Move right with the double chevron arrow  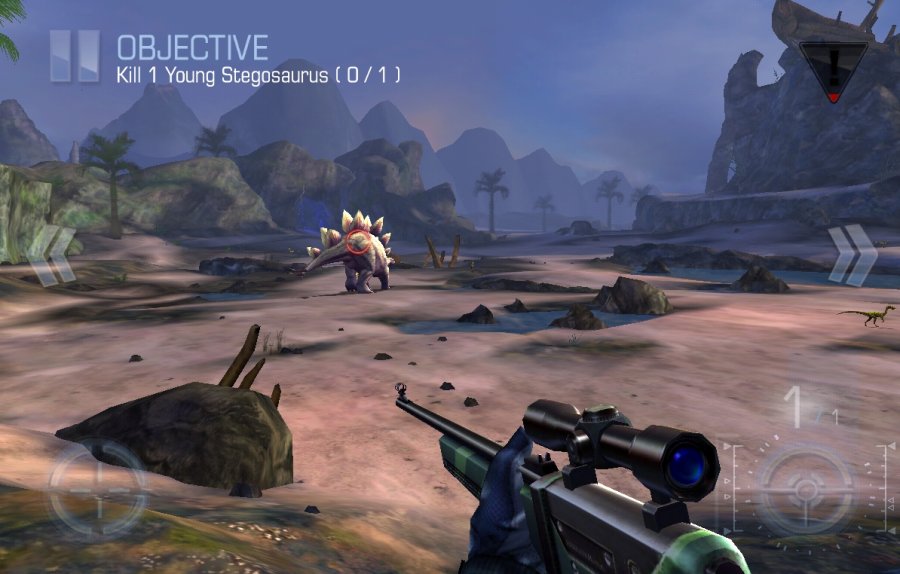pos(851,256)
